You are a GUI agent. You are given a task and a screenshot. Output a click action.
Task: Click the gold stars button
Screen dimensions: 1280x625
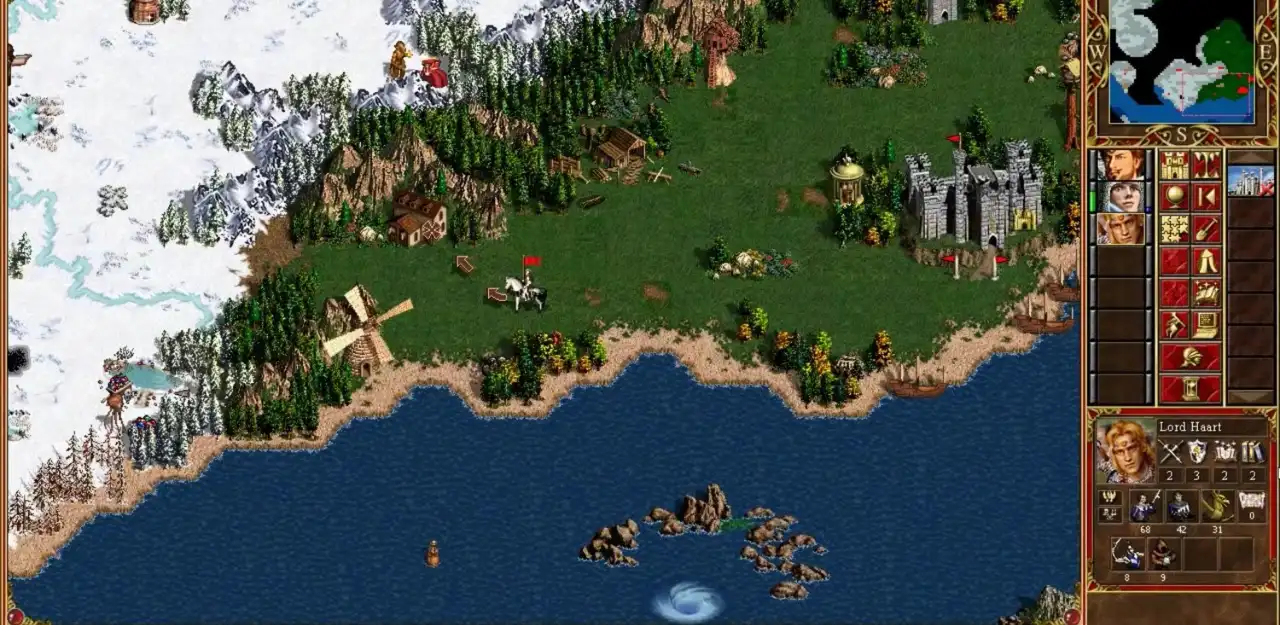pos(1174,229)
